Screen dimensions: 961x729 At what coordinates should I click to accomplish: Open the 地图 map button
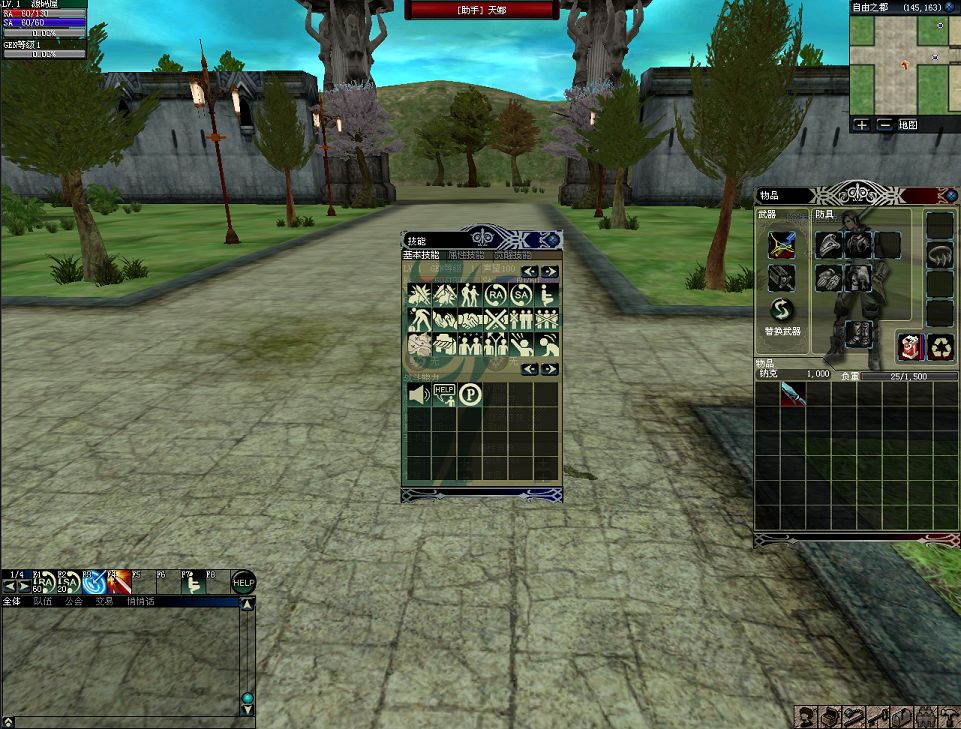pyautogui.click(x=907, y=125)
